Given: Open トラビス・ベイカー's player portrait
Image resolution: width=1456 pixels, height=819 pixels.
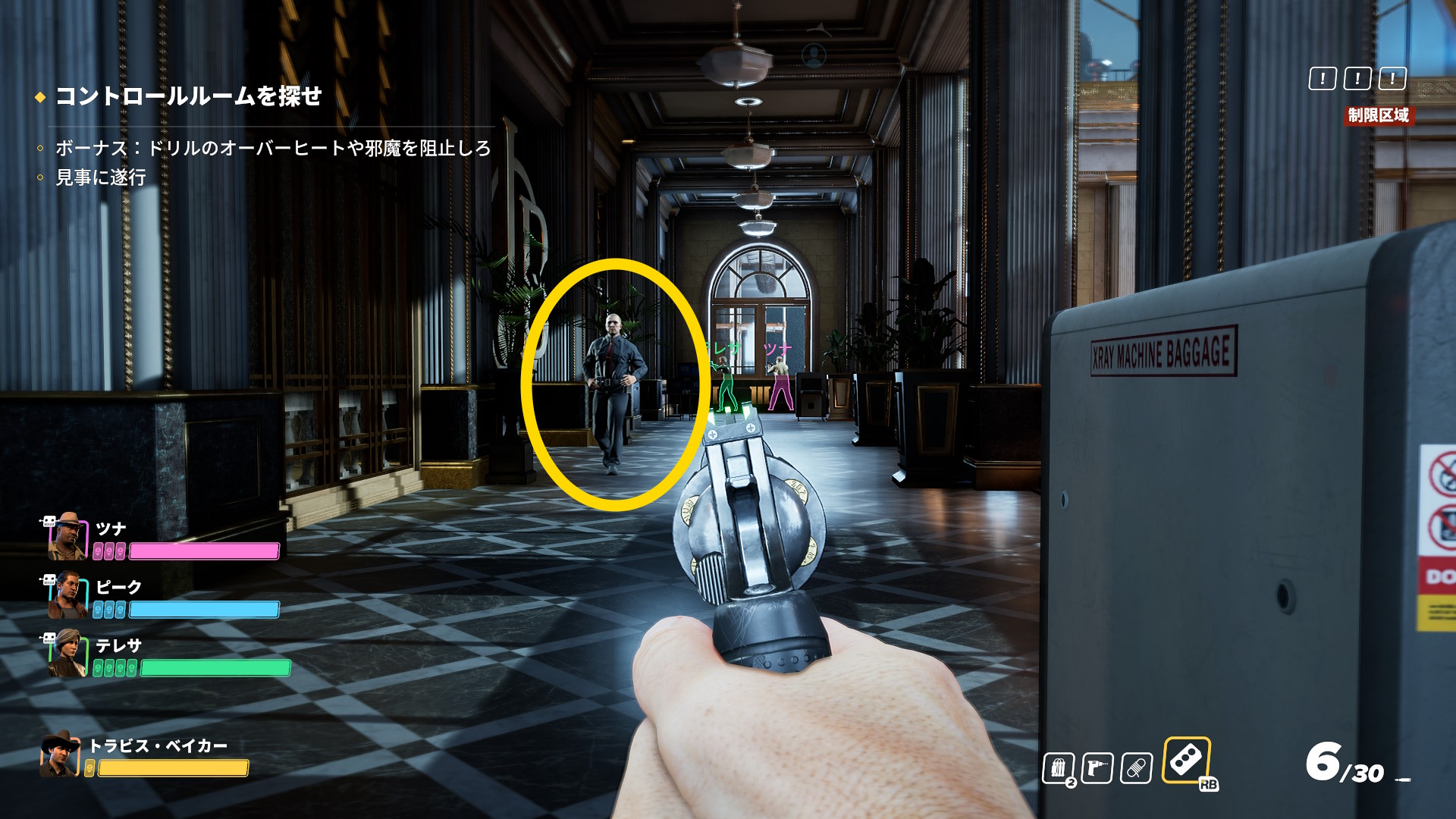Looking at the screenshot, I should click(x=60, y=755).
